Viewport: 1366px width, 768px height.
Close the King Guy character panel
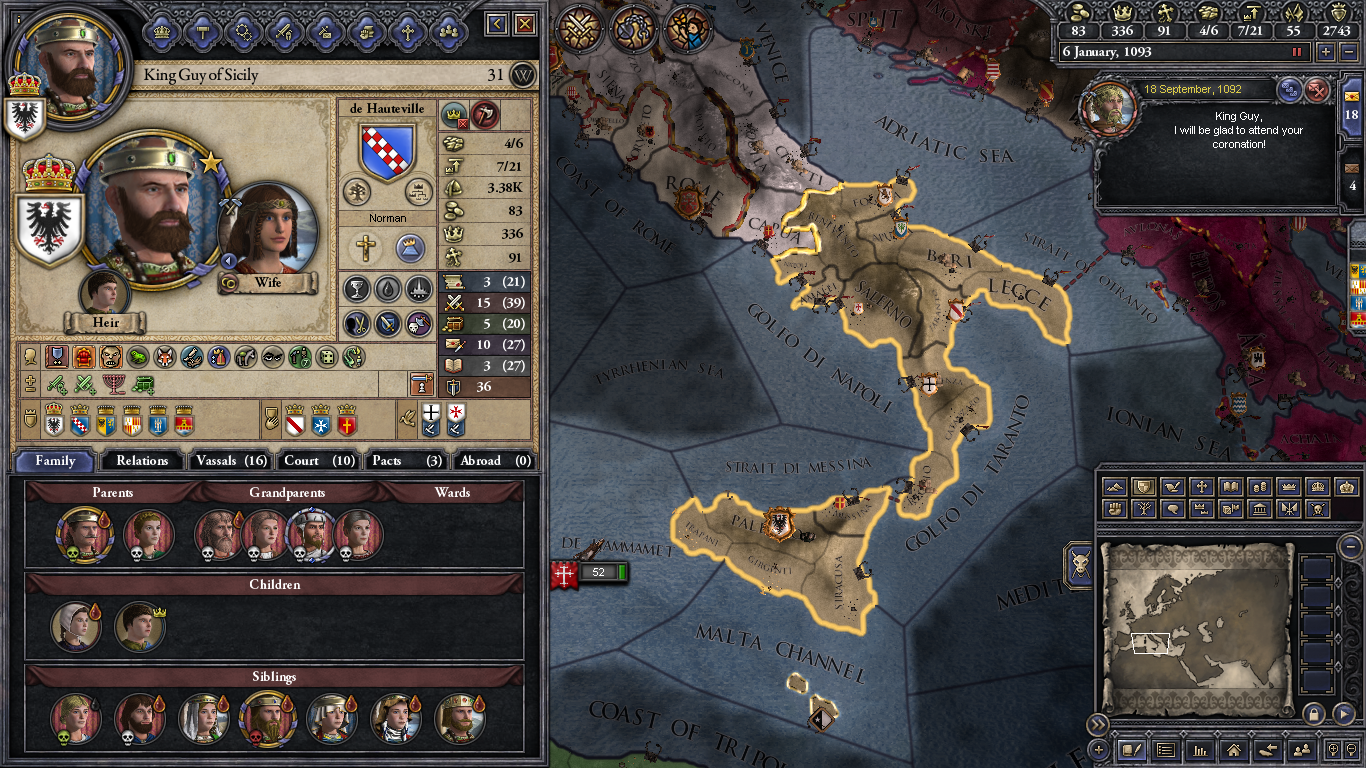coord(525,24)
